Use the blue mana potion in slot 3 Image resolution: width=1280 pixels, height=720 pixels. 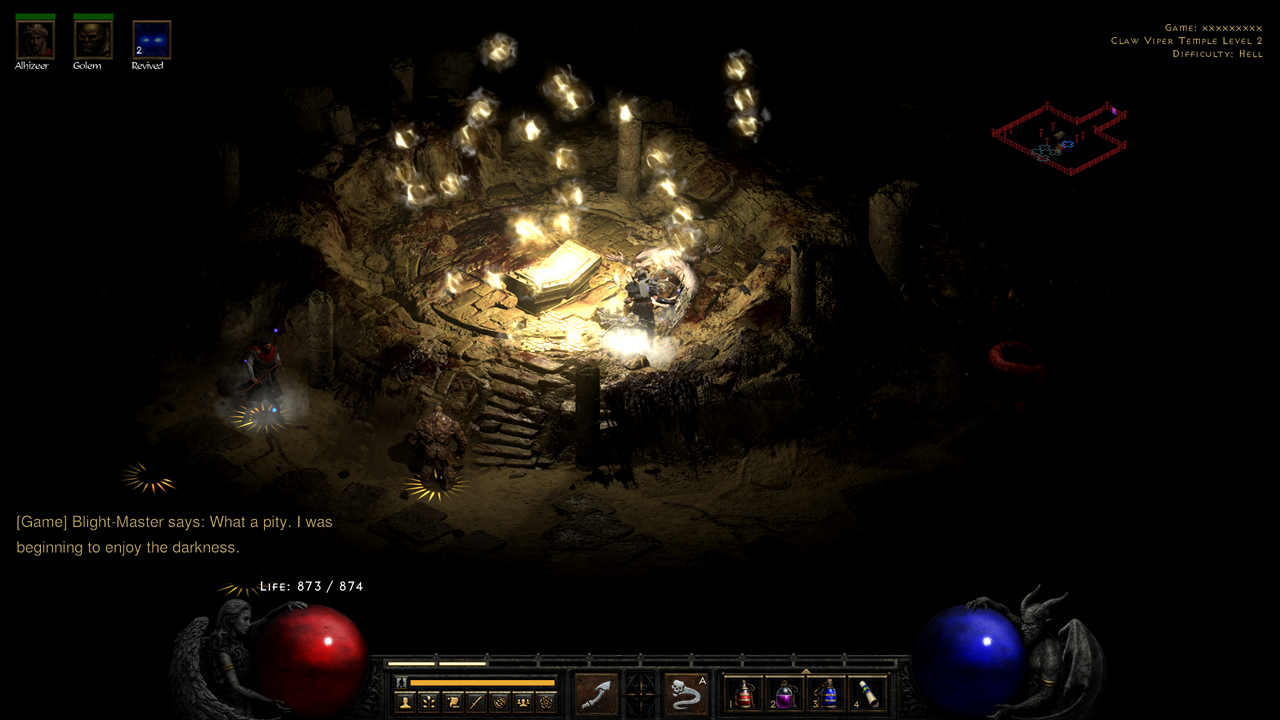pos(828,694)
